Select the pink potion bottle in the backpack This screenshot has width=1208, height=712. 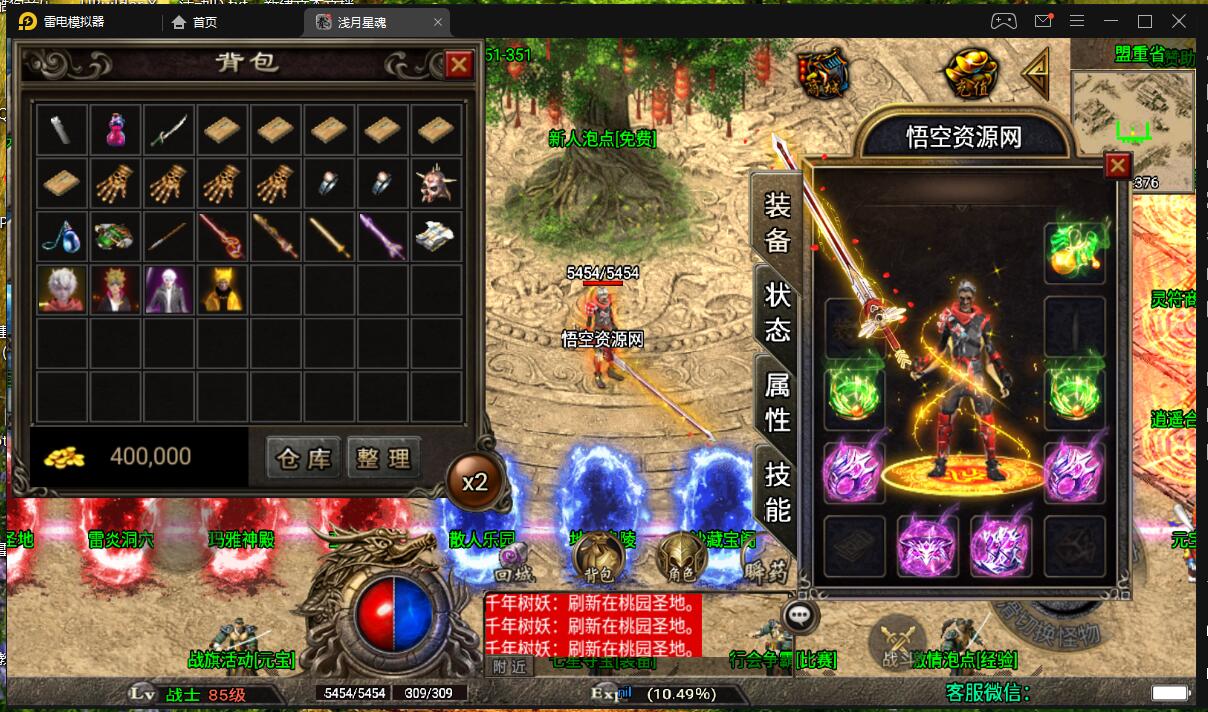point(116,129)
